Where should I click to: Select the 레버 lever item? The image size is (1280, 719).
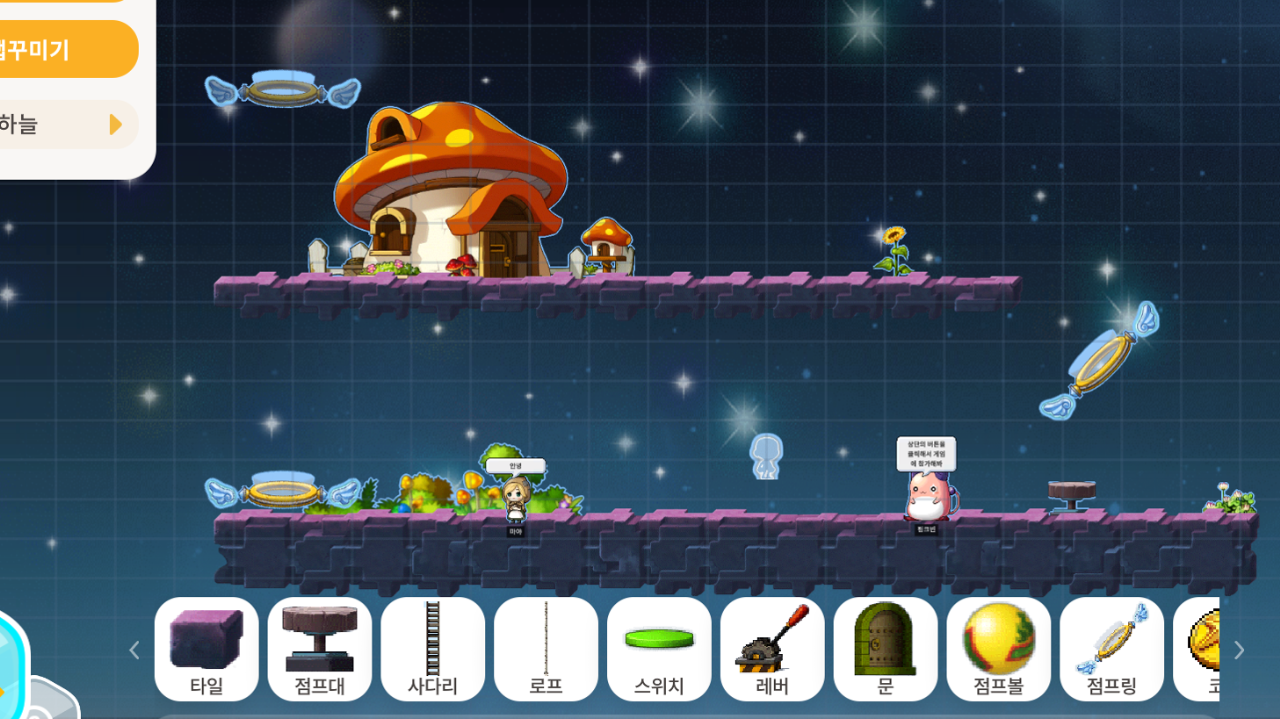click(771, 648)
